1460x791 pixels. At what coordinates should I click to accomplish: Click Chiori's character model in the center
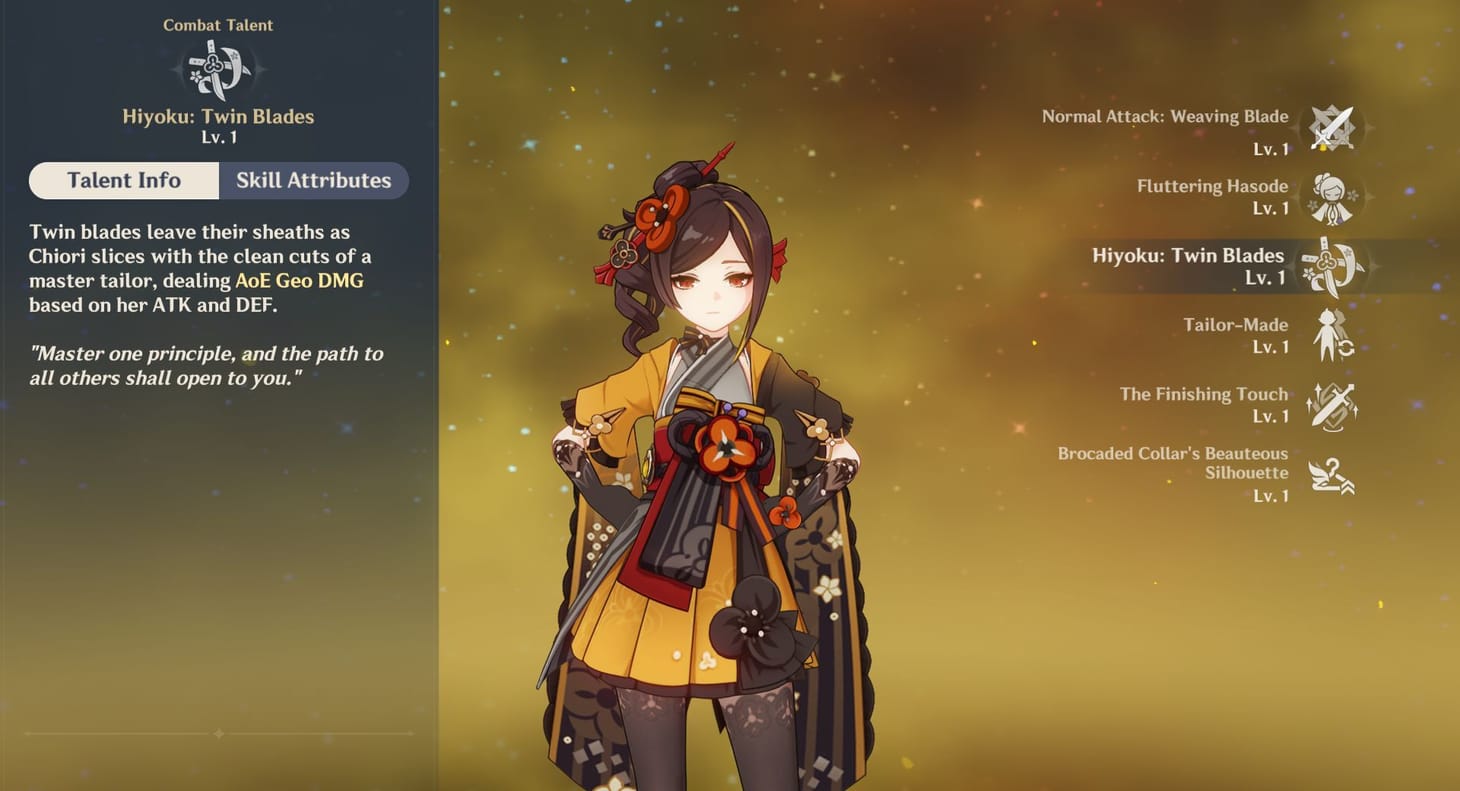tap(700, 450)
